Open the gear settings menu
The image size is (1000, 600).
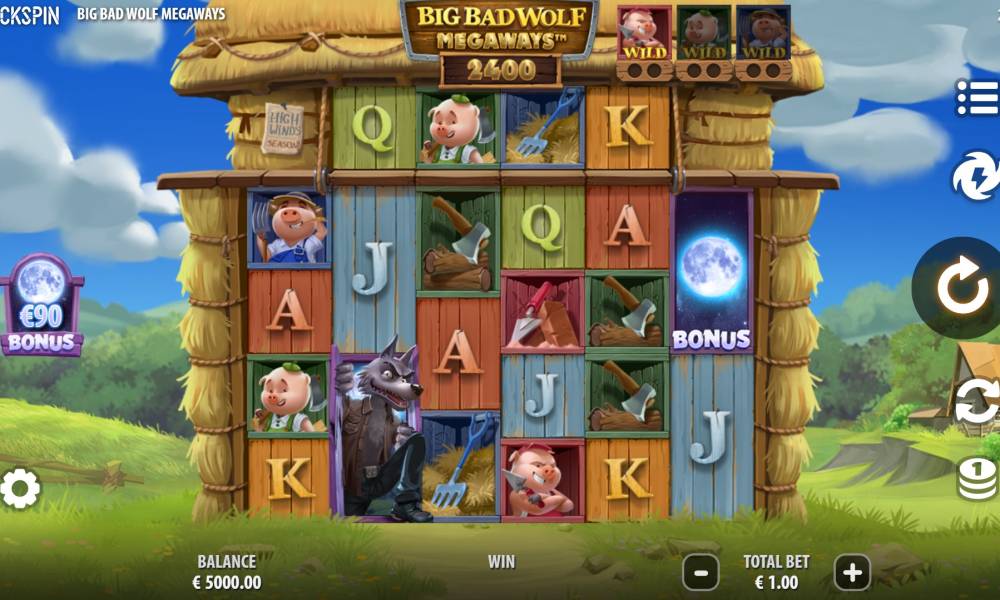point(20,488)
